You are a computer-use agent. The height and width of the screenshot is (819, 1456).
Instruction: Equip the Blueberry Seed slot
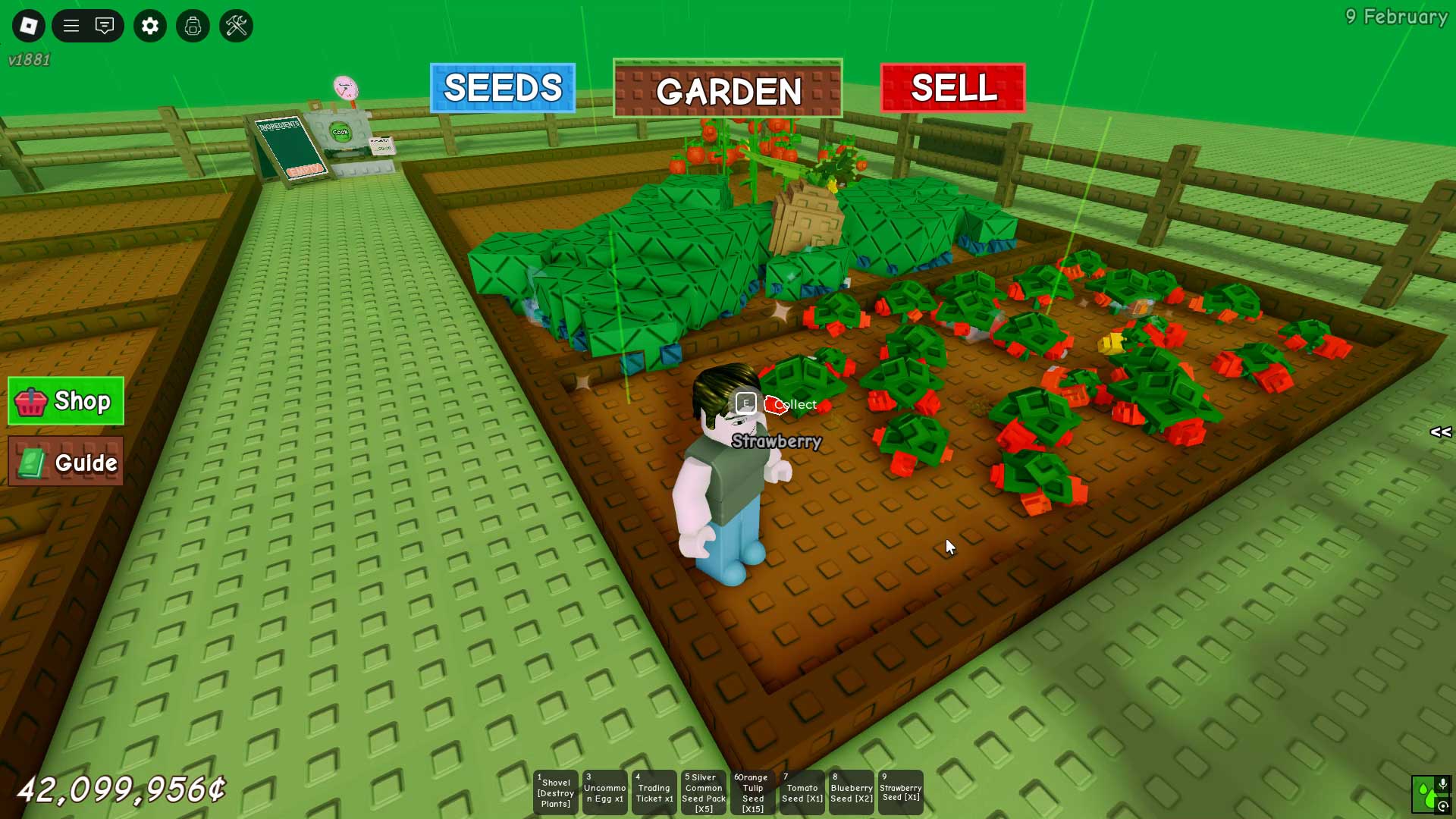click(x=852, y=792)
